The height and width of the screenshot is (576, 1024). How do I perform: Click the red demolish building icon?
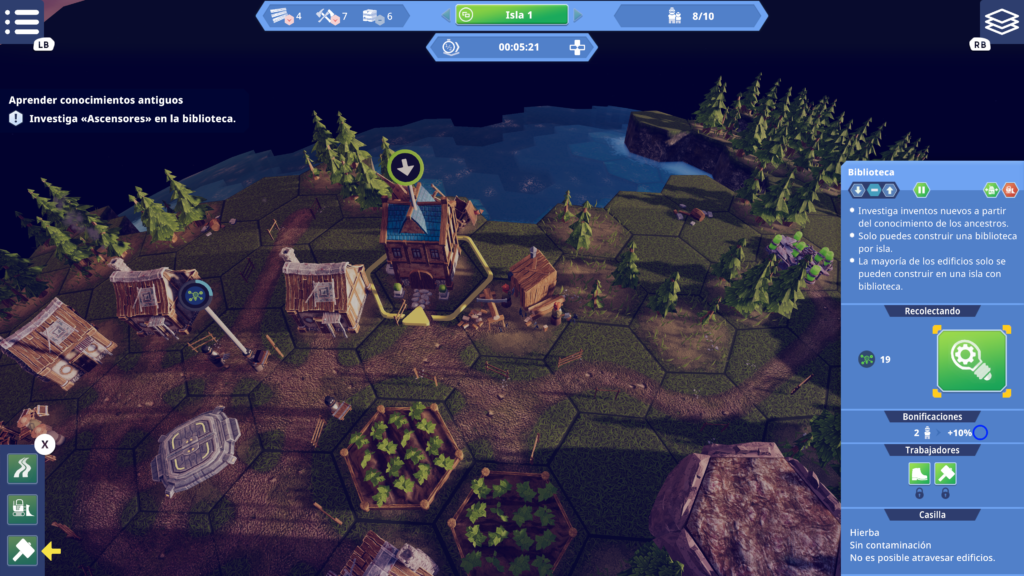tap(1010, 190)
